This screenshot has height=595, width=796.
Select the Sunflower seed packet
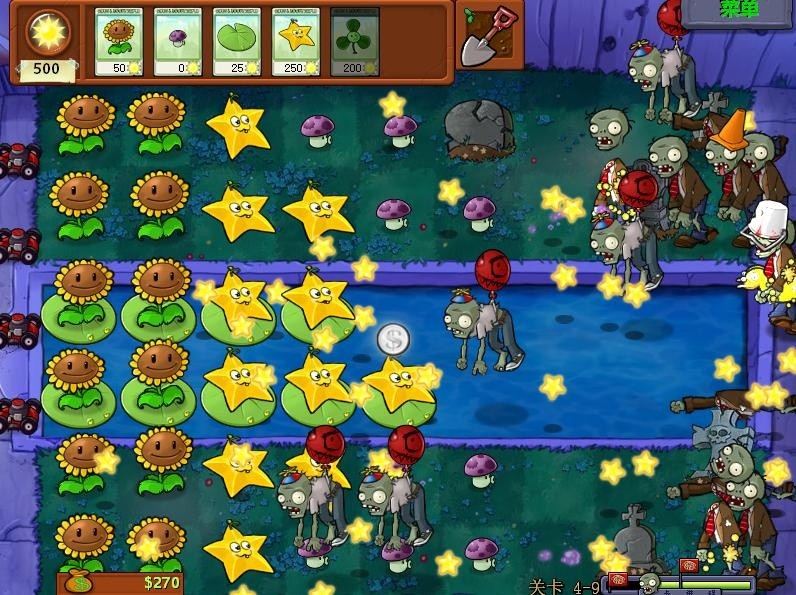click(119, 41)
